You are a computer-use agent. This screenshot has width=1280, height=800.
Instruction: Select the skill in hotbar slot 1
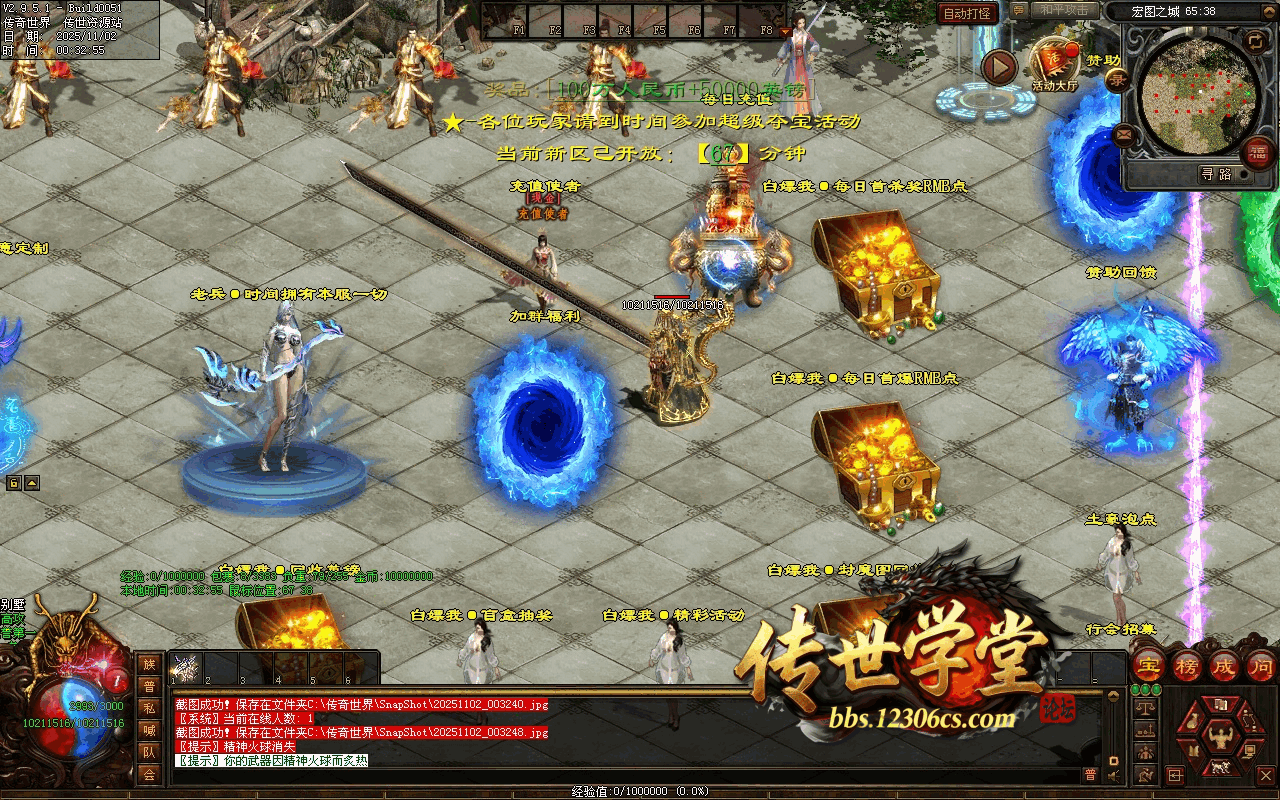point(186,668)
